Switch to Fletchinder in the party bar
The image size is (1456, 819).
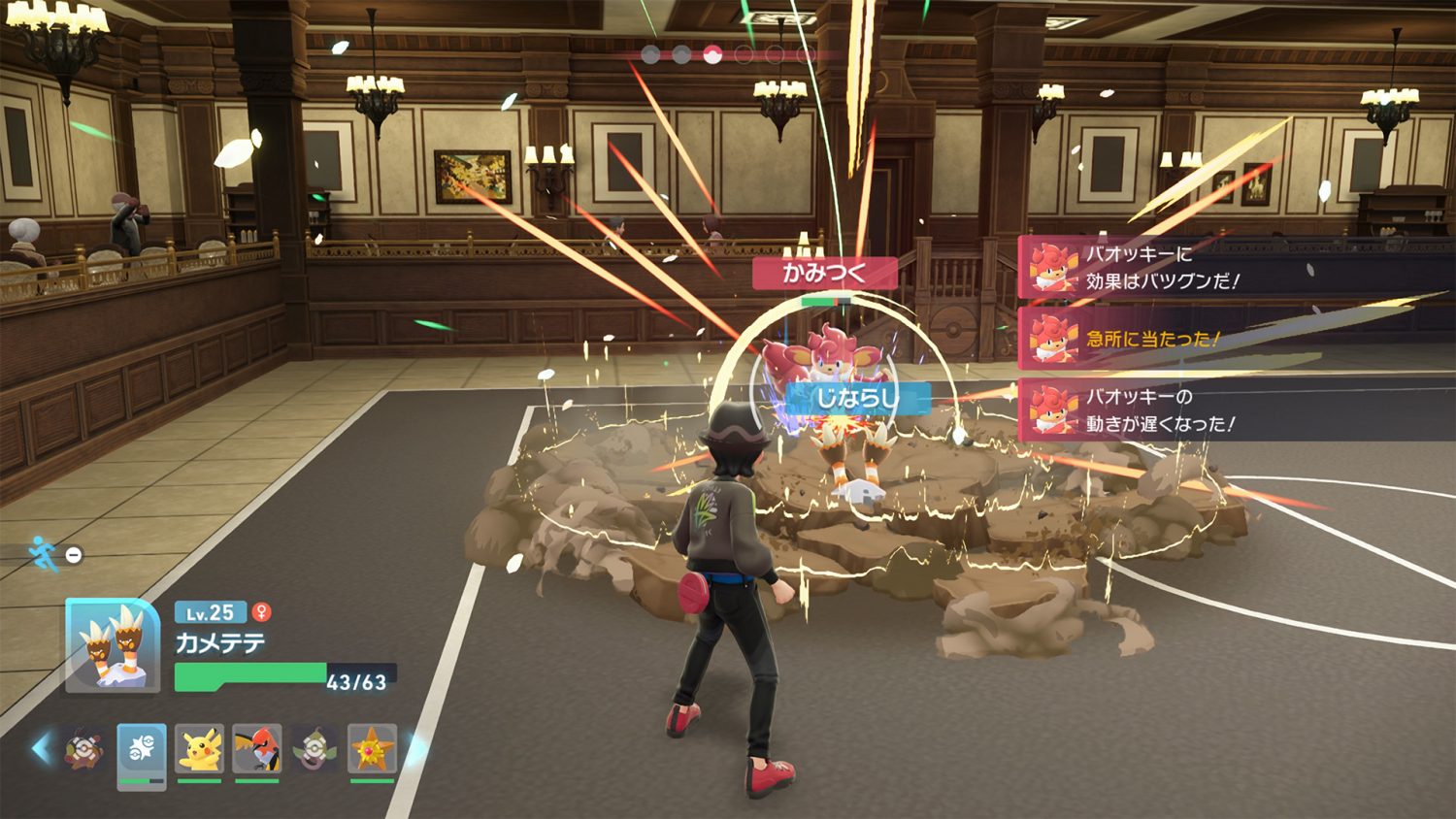pos(257,749)
